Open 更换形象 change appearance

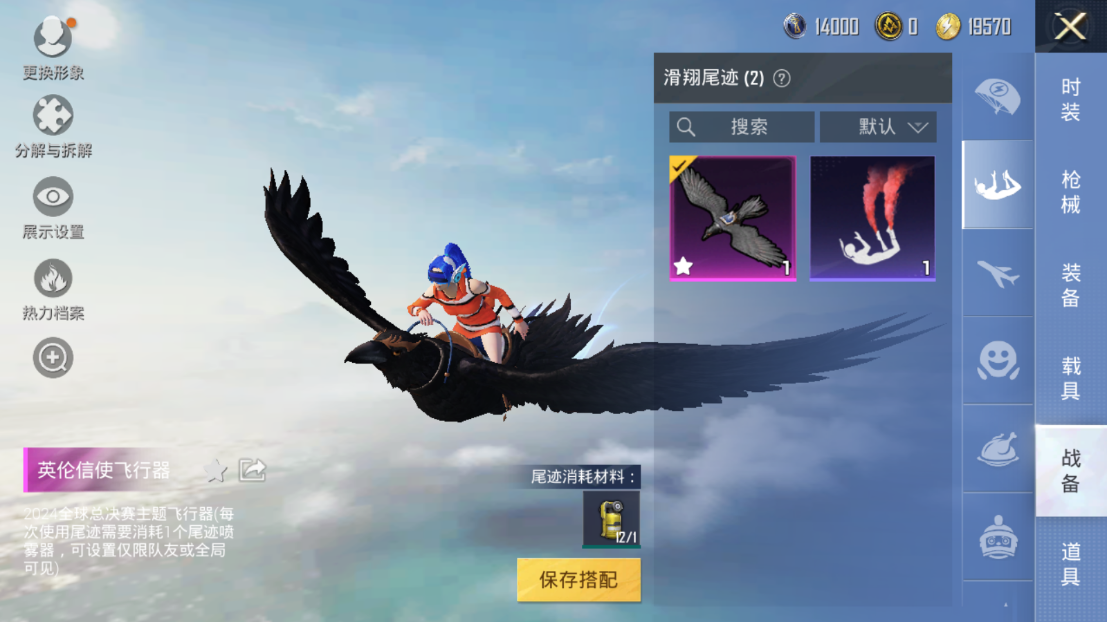pos(53,46)
